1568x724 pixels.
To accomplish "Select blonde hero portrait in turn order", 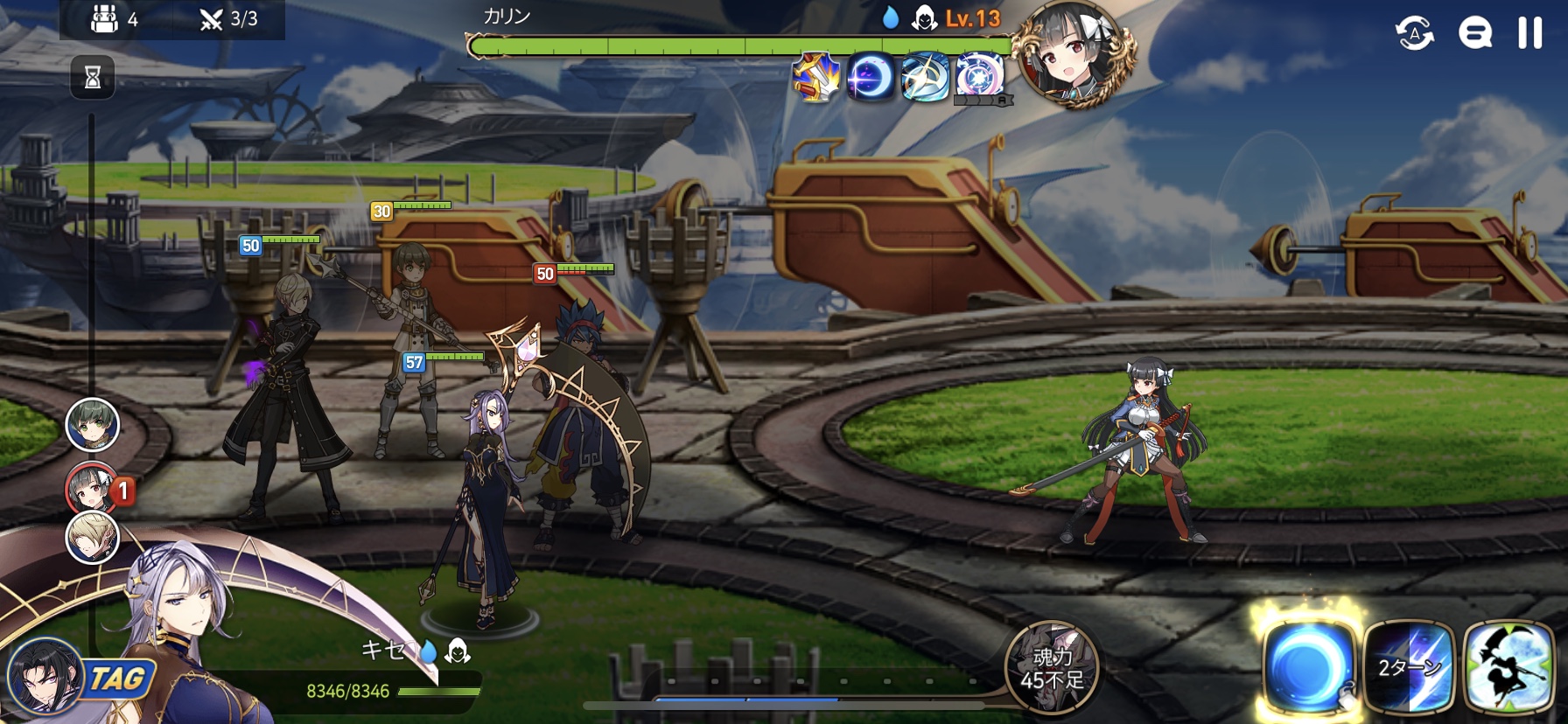I will pos(93,536).
